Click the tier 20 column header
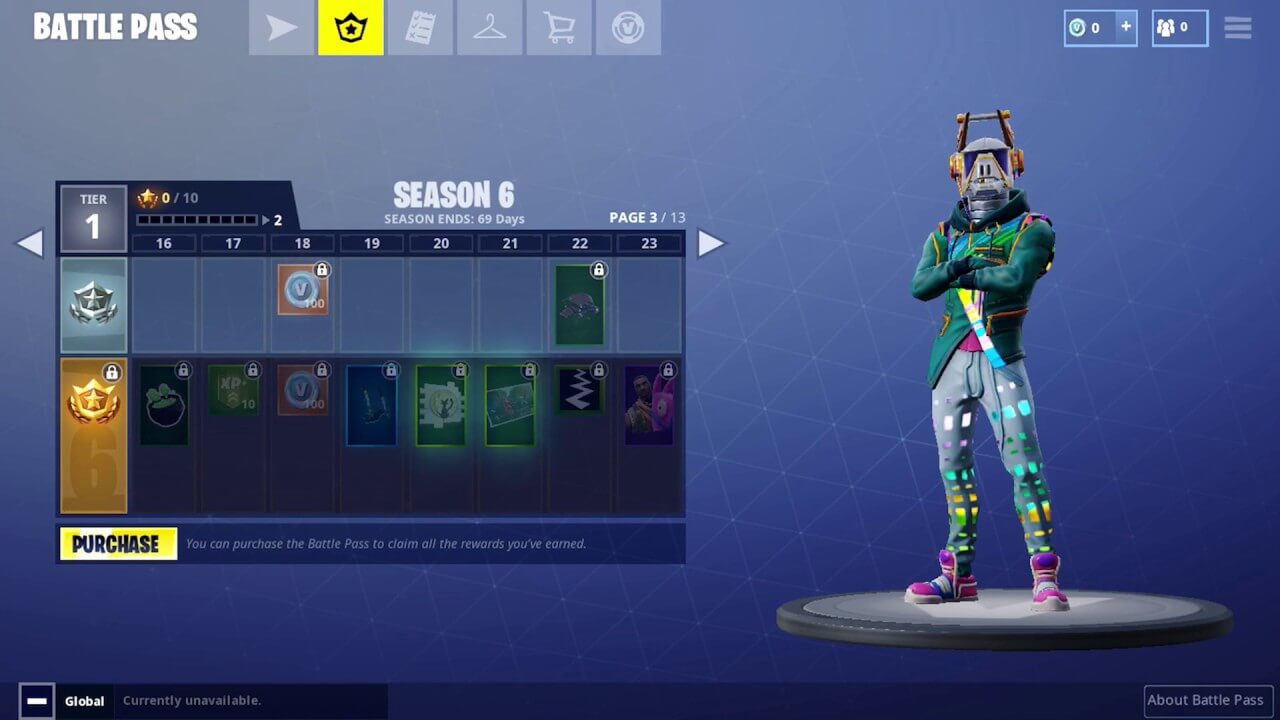The height and width of the screenshot is (720, 1280). (x=441, y=243)
